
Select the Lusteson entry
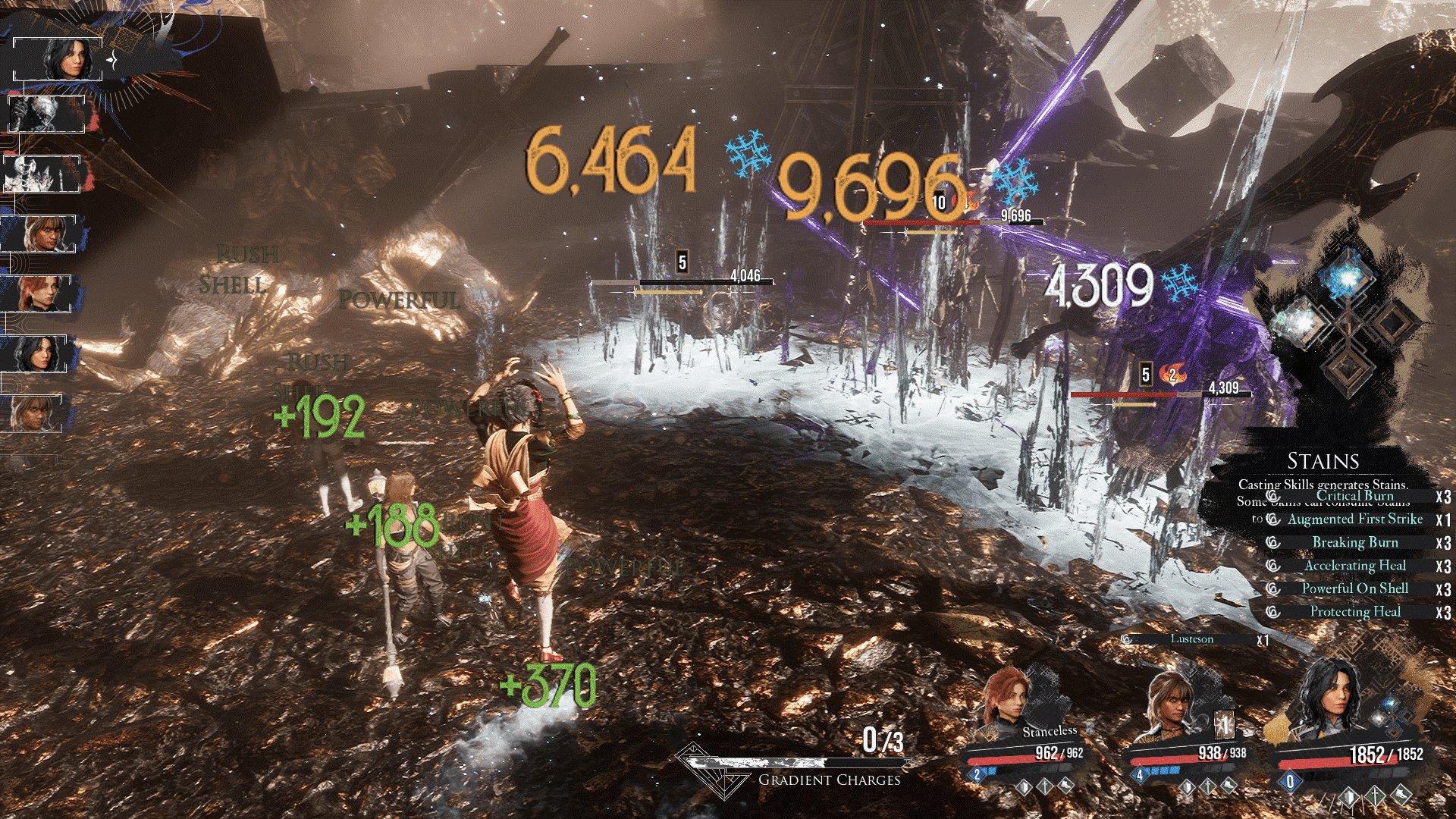pos(1191,639)
